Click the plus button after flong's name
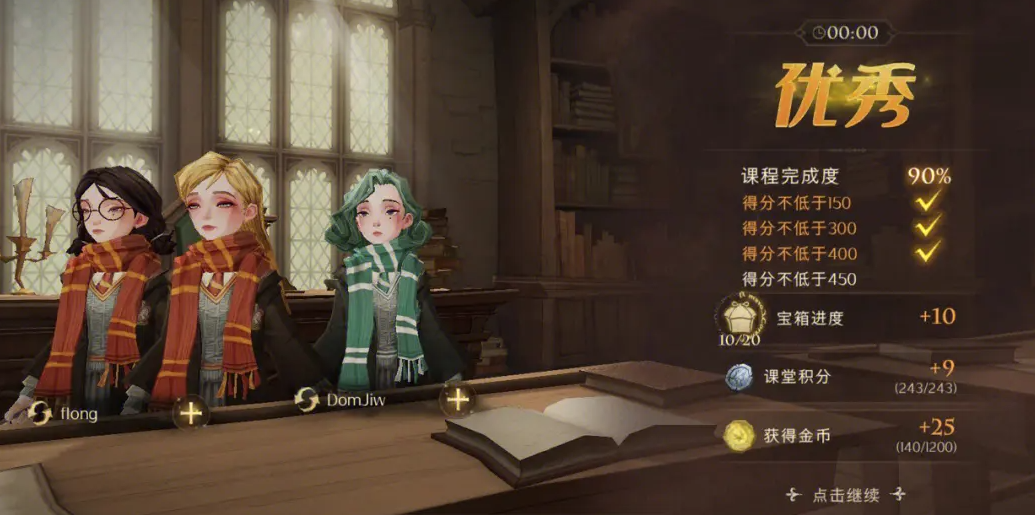 tap(190, 410)
